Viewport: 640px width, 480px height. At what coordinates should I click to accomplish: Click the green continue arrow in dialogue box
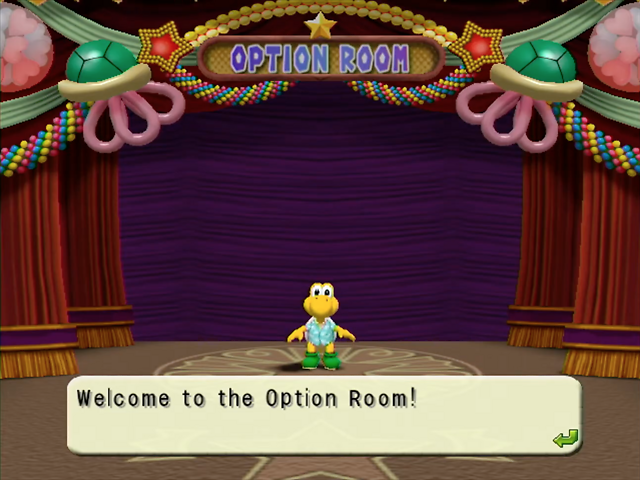click(565, 438)
